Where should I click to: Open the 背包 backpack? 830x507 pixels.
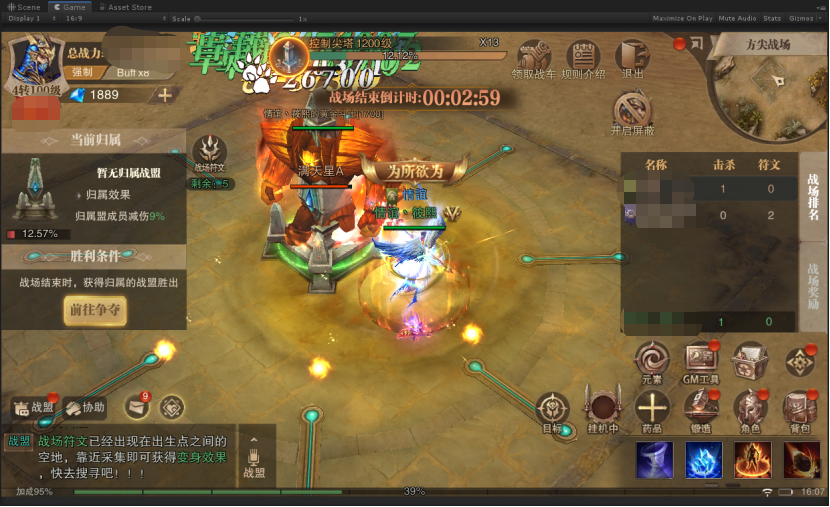pyautogui.click(x=797, y=409)
